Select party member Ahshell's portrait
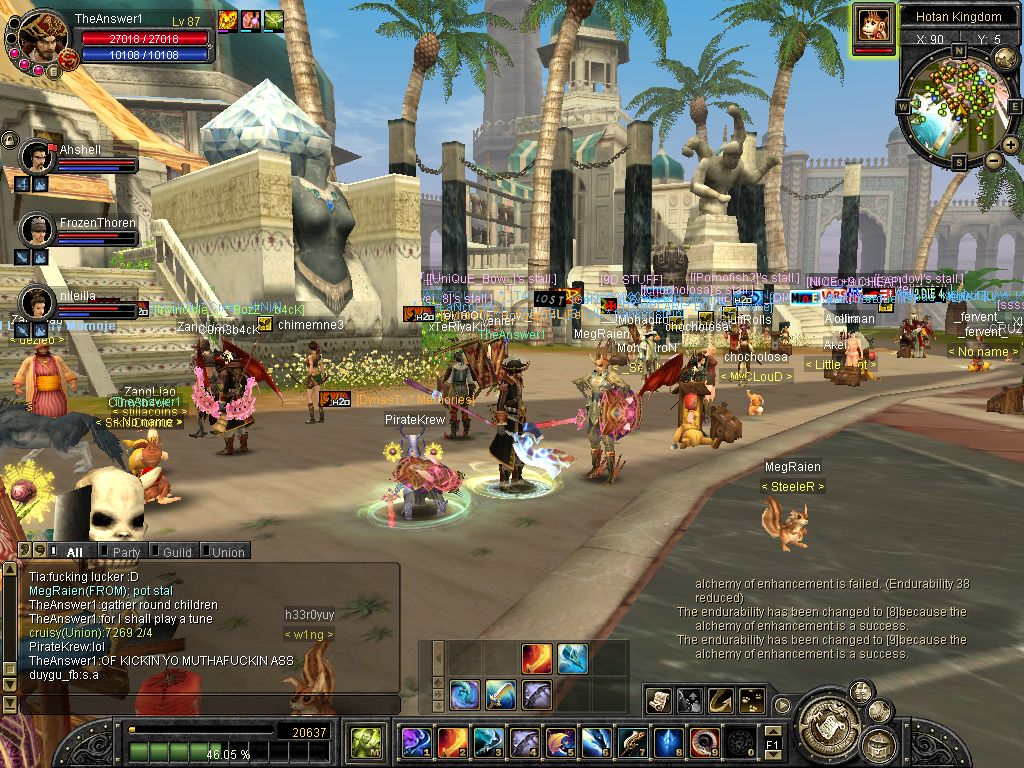This screenshot has height=768, width=1024. (x=37, y=157)
